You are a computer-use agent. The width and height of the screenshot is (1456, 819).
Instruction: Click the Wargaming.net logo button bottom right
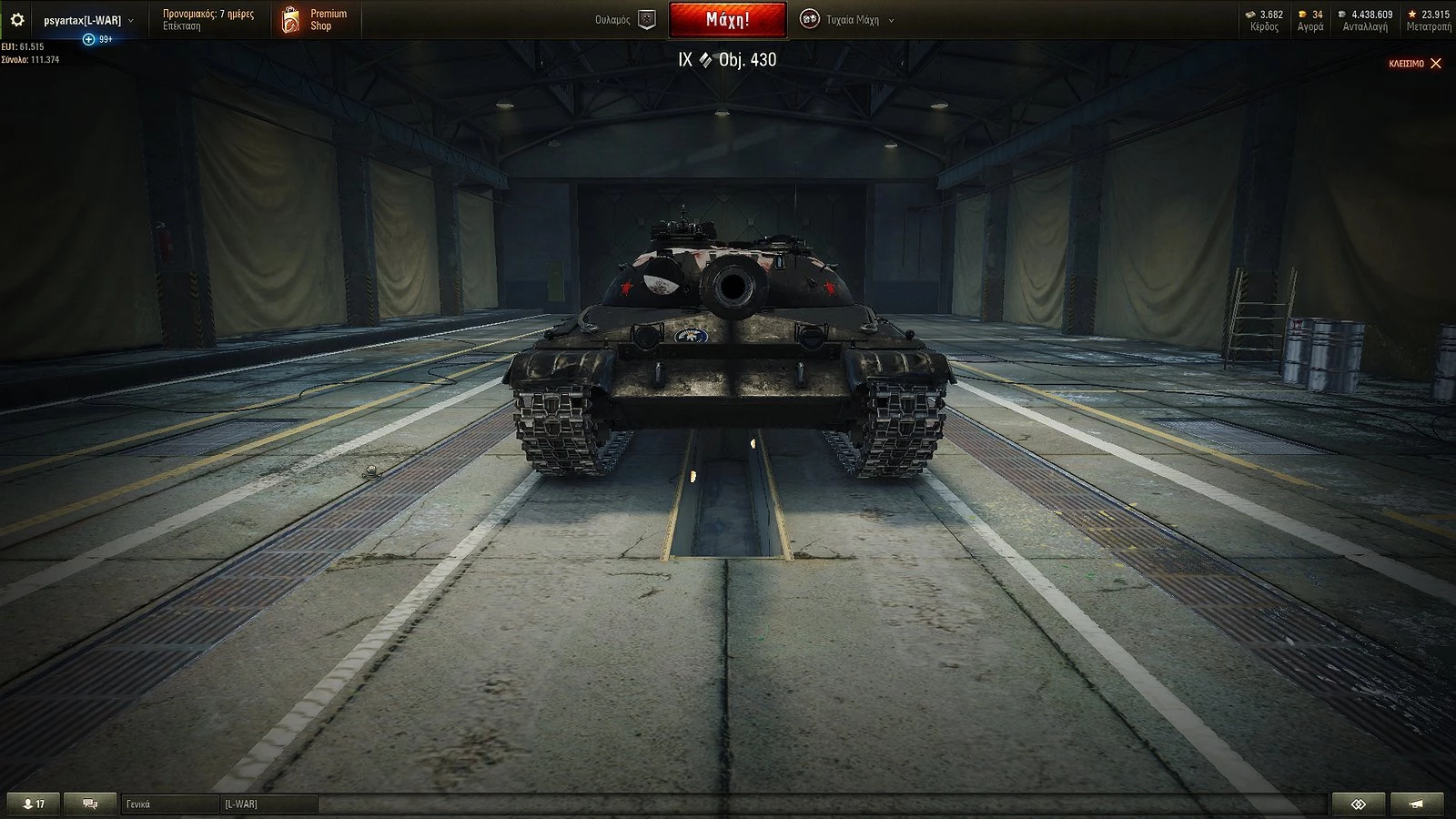click(1360, 804)
